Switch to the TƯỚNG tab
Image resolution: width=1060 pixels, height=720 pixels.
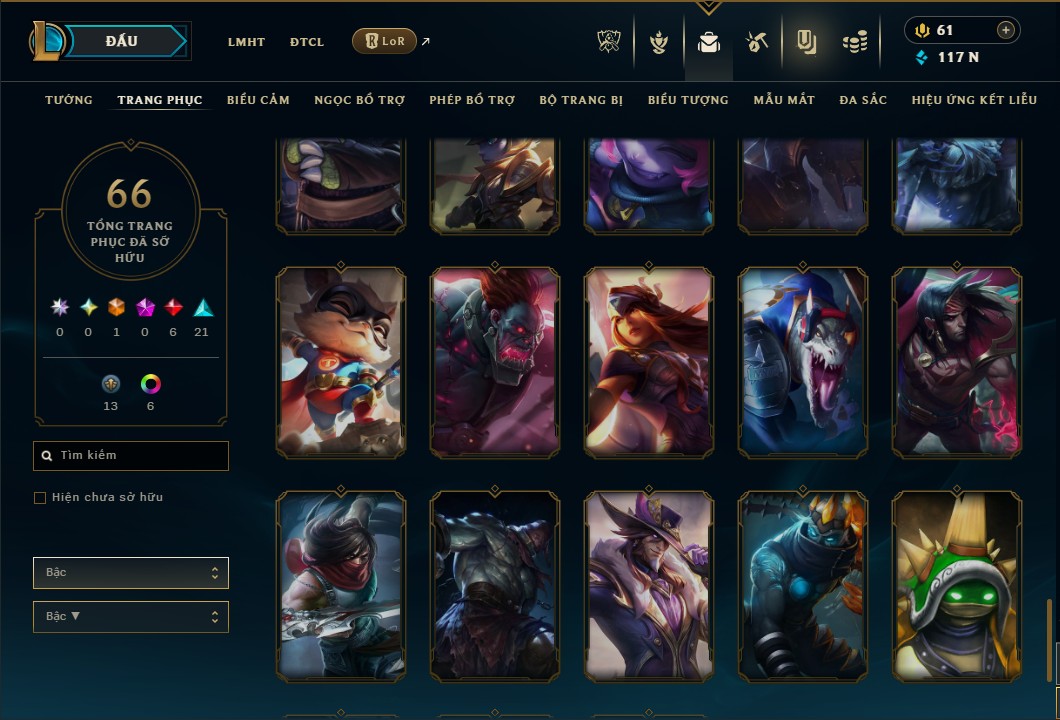click(69, 100)
